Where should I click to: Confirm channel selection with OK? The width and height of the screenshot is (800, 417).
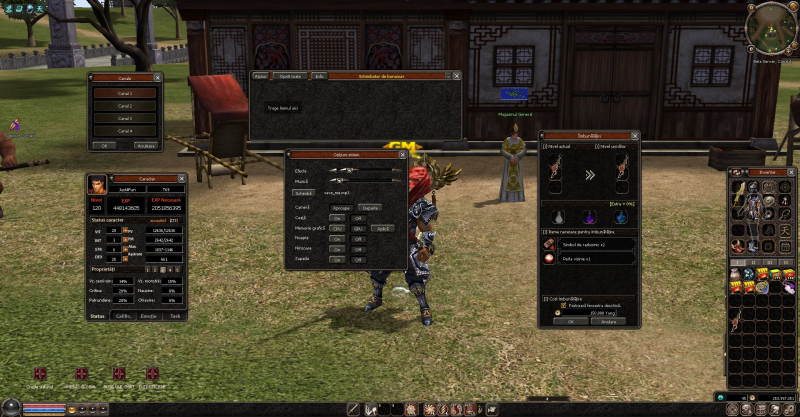point(102,145)
